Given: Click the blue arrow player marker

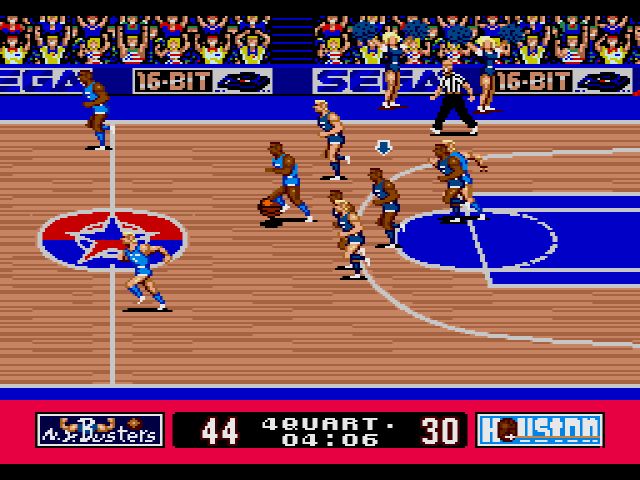Looking at the screenshot, I should tap(383, 147).
